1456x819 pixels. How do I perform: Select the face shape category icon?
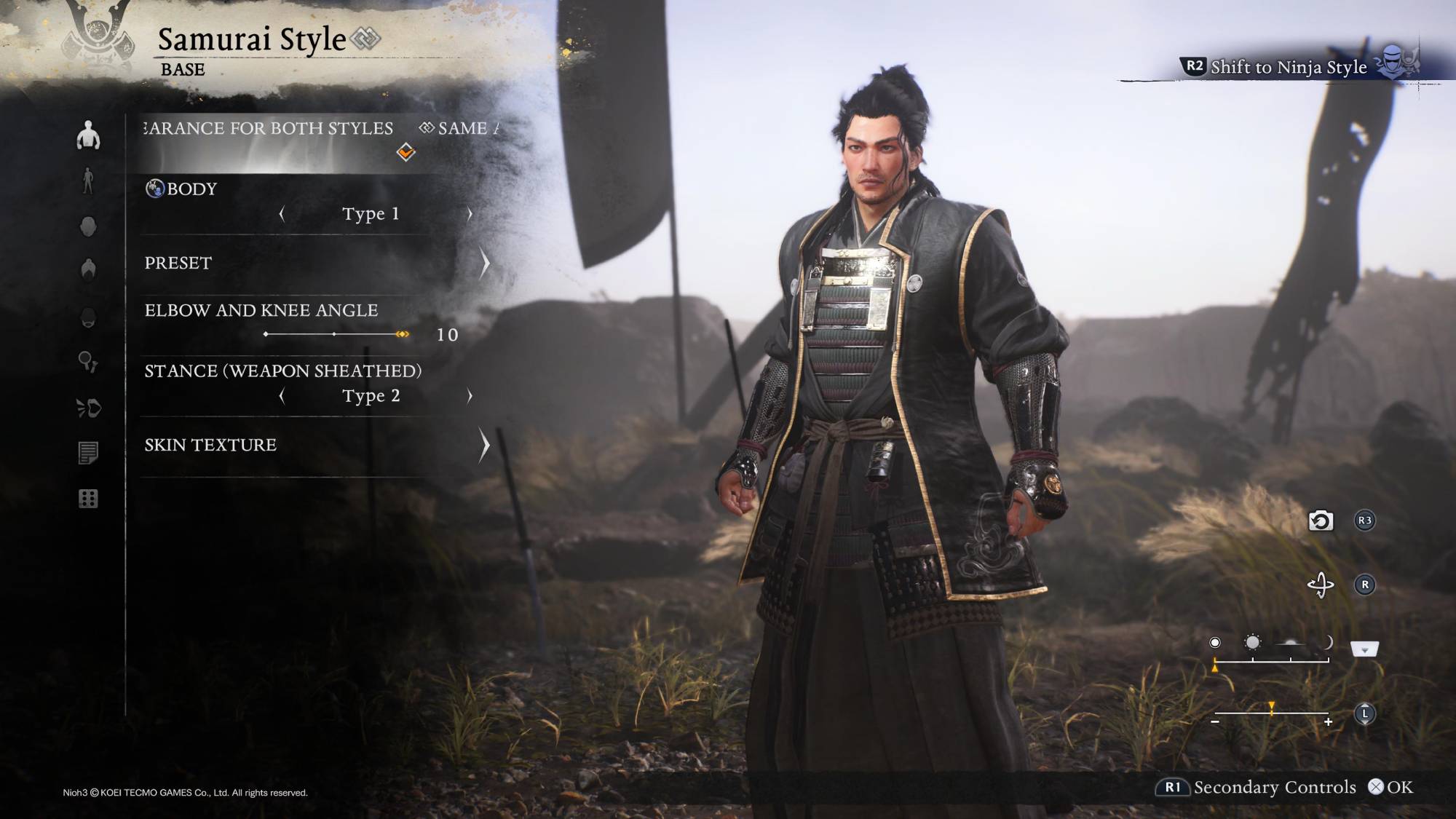88,226
